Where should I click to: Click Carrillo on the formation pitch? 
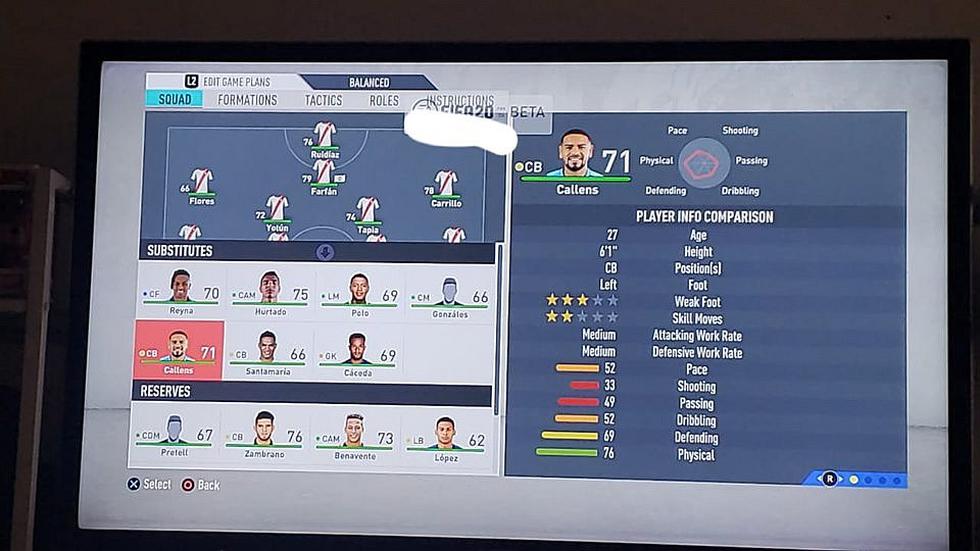pos(446,187)
